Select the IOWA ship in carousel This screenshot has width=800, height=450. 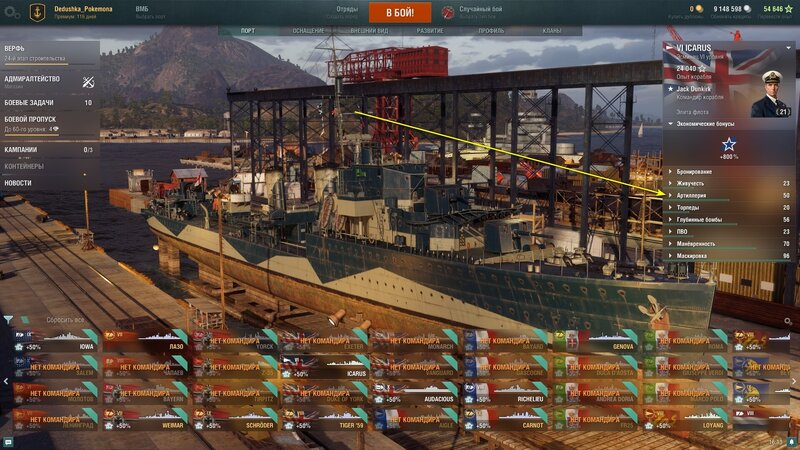55,346
